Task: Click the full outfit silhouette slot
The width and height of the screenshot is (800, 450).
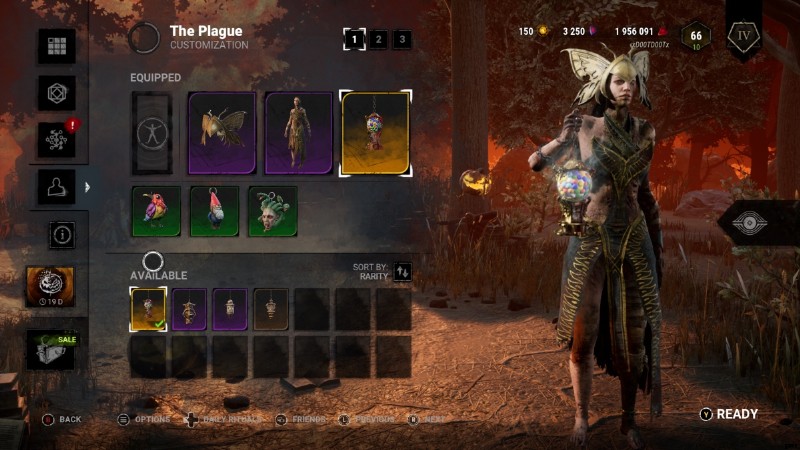Action: coord(152,133)
